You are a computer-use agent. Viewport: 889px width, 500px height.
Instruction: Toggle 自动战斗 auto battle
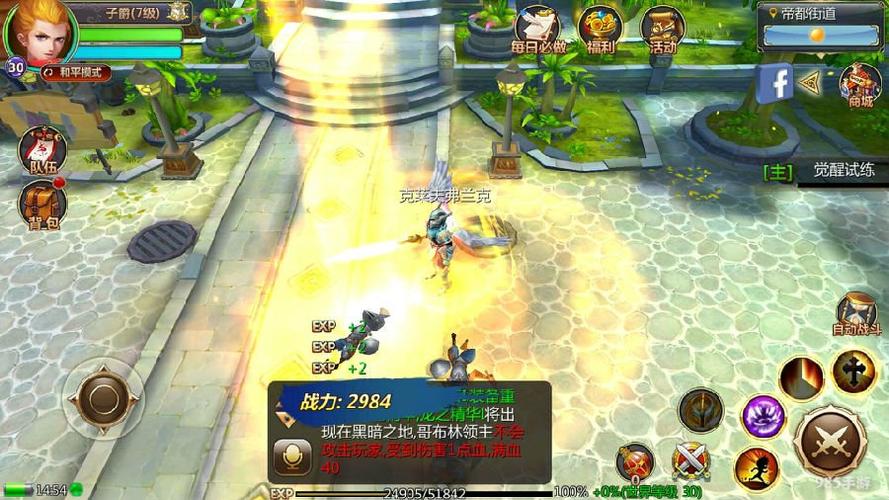coord(857,314)
